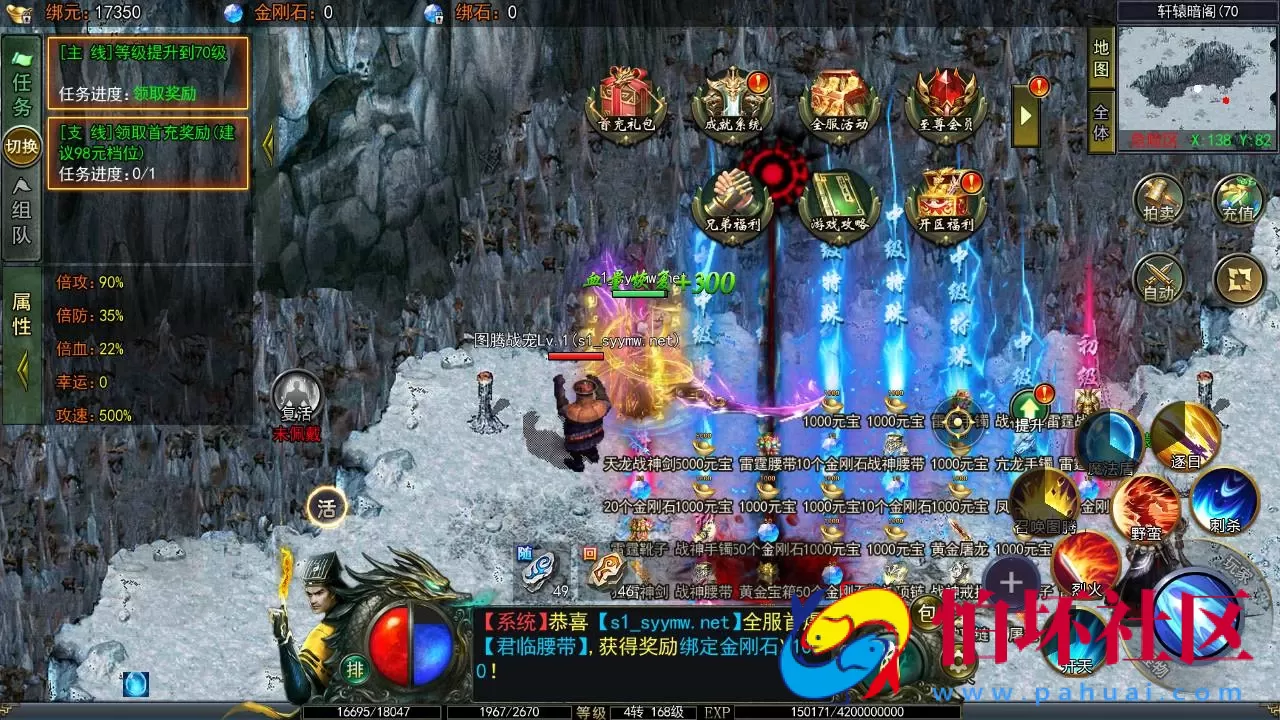Use the 野蛮 charge skill
The image size is (1280, 720).
pos(1146,506)
